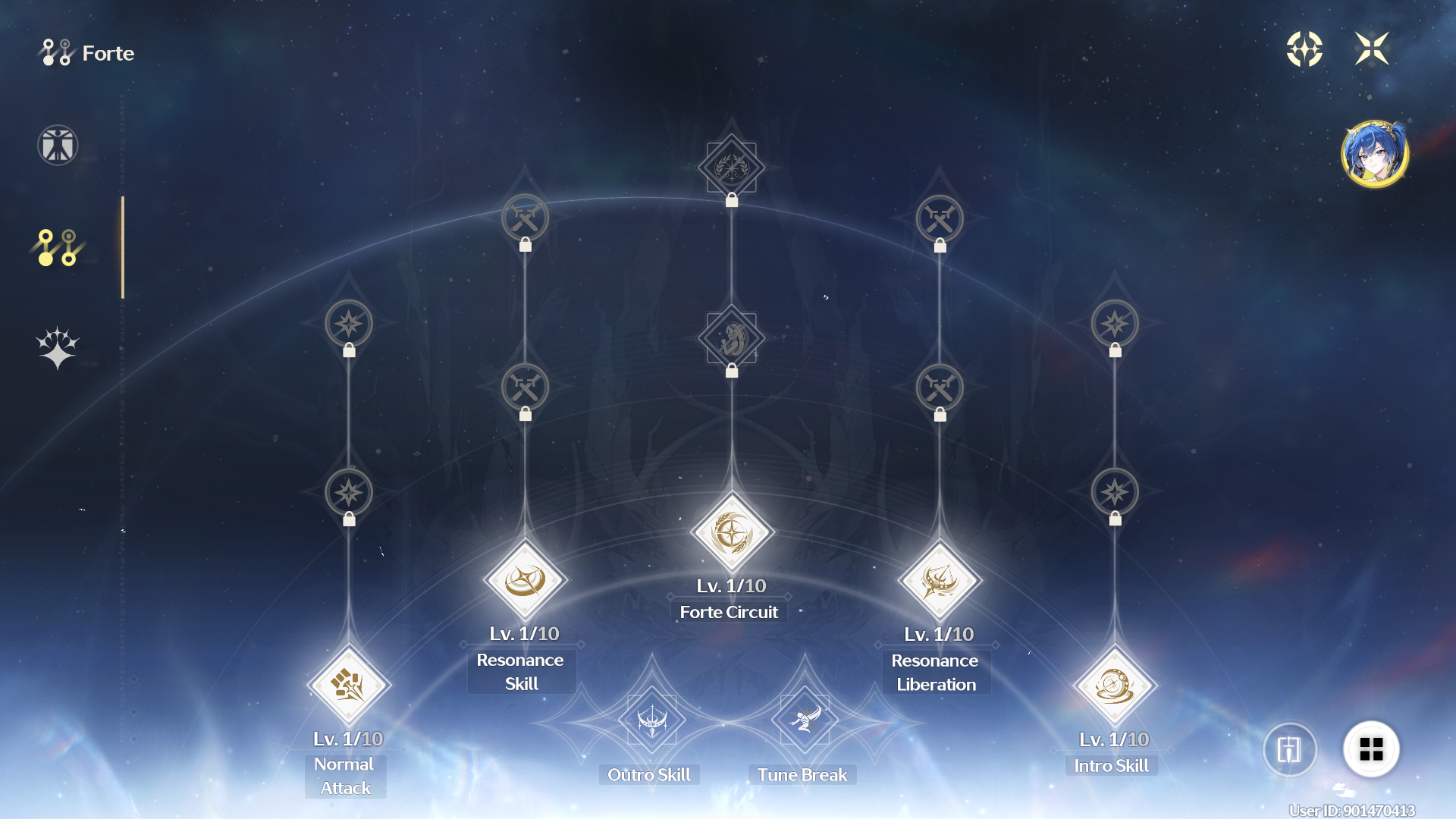Click the expand icon at top right corner
The width and height of the screenshot is (1456, 819).
1371,49
